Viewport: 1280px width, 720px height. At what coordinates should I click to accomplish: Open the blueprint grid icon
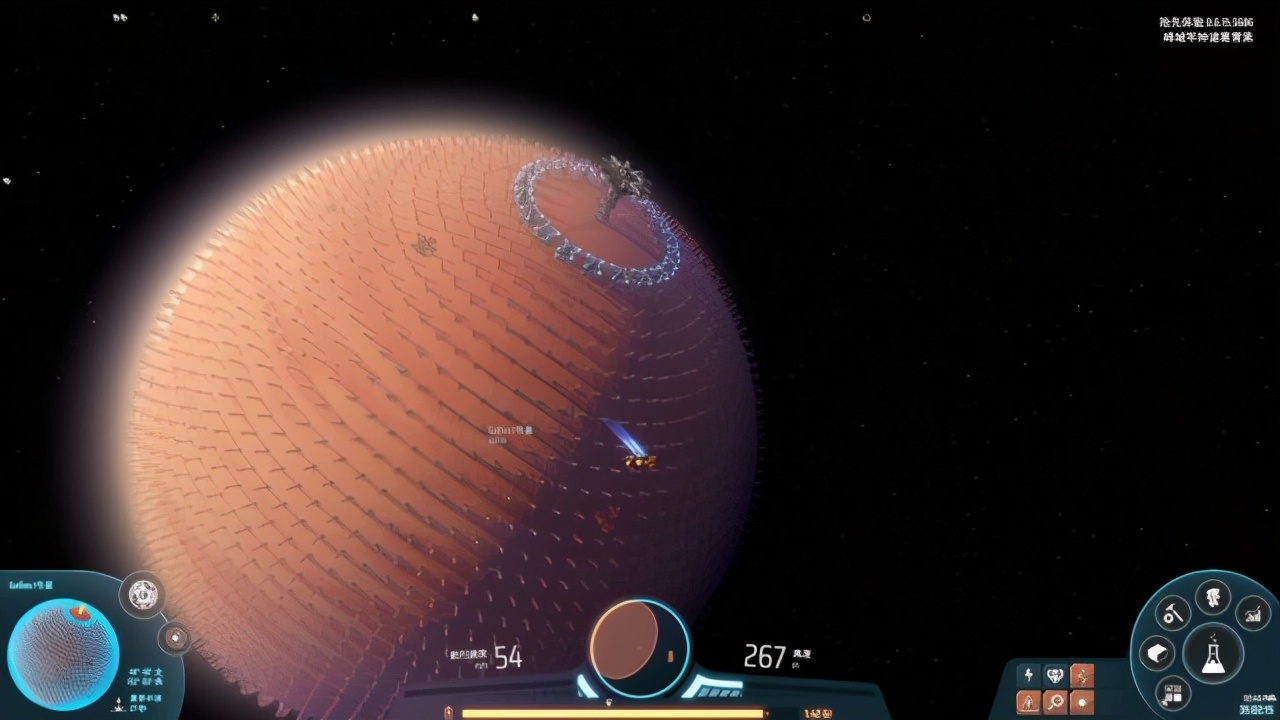coord(1171,694)
